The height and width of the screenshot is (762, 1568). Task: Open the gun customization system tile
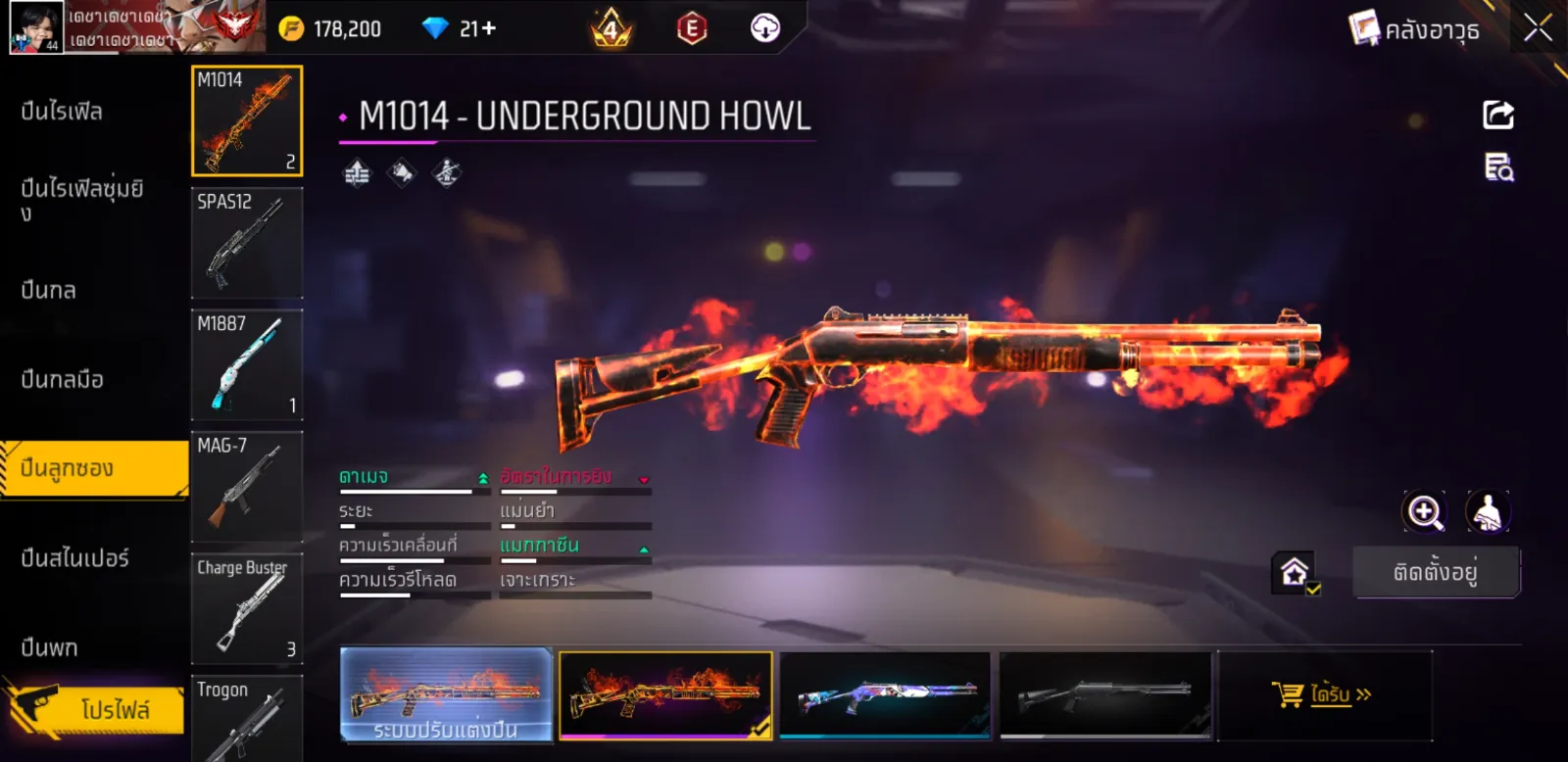(446, 695)
